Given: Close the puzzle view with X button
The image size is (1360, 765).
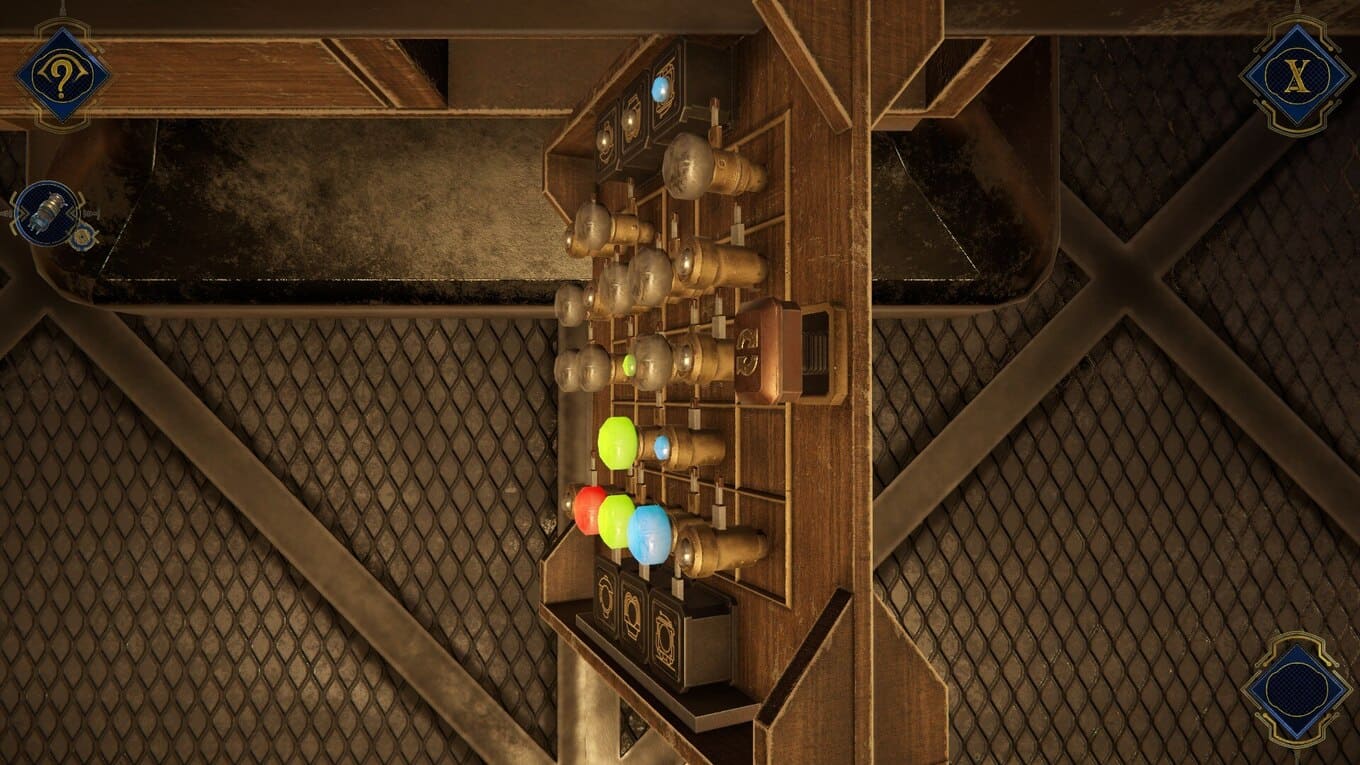Looking at the screenshot, I should tap(1296, 76).
